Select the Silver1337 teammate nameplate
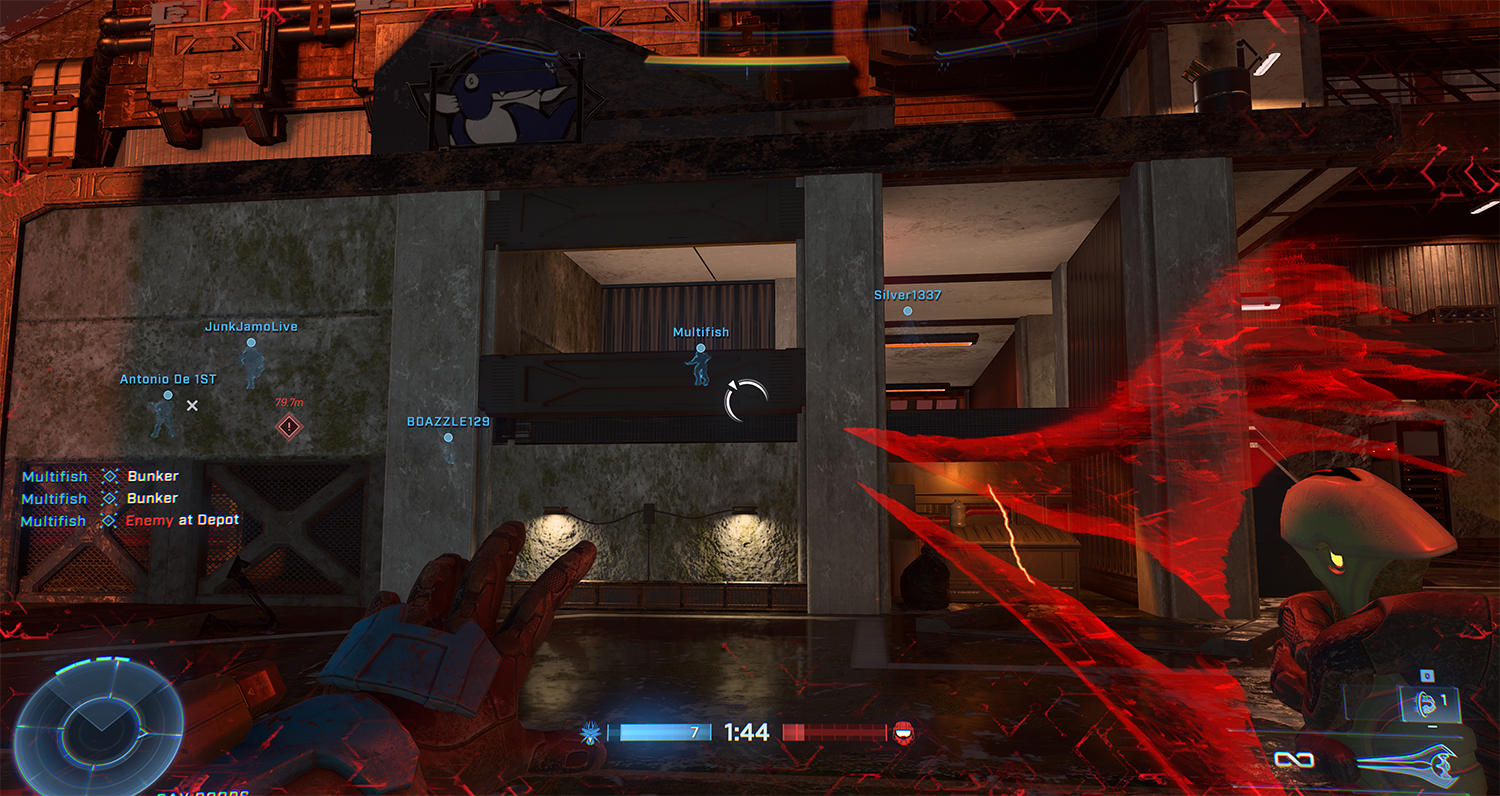 pyautogui.click(x=907, y=296)
